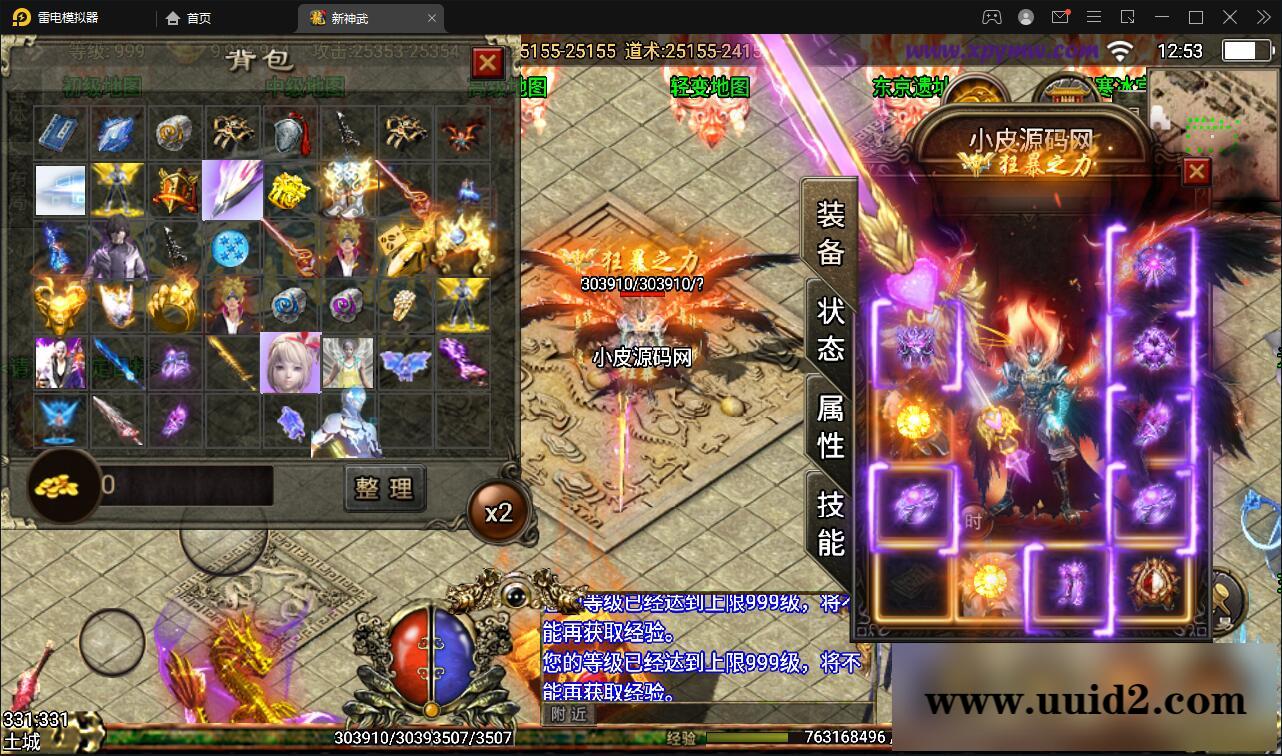Select the blue snowflake orb in the backpack
The image size is (1282, 756).
coord(230,249)
